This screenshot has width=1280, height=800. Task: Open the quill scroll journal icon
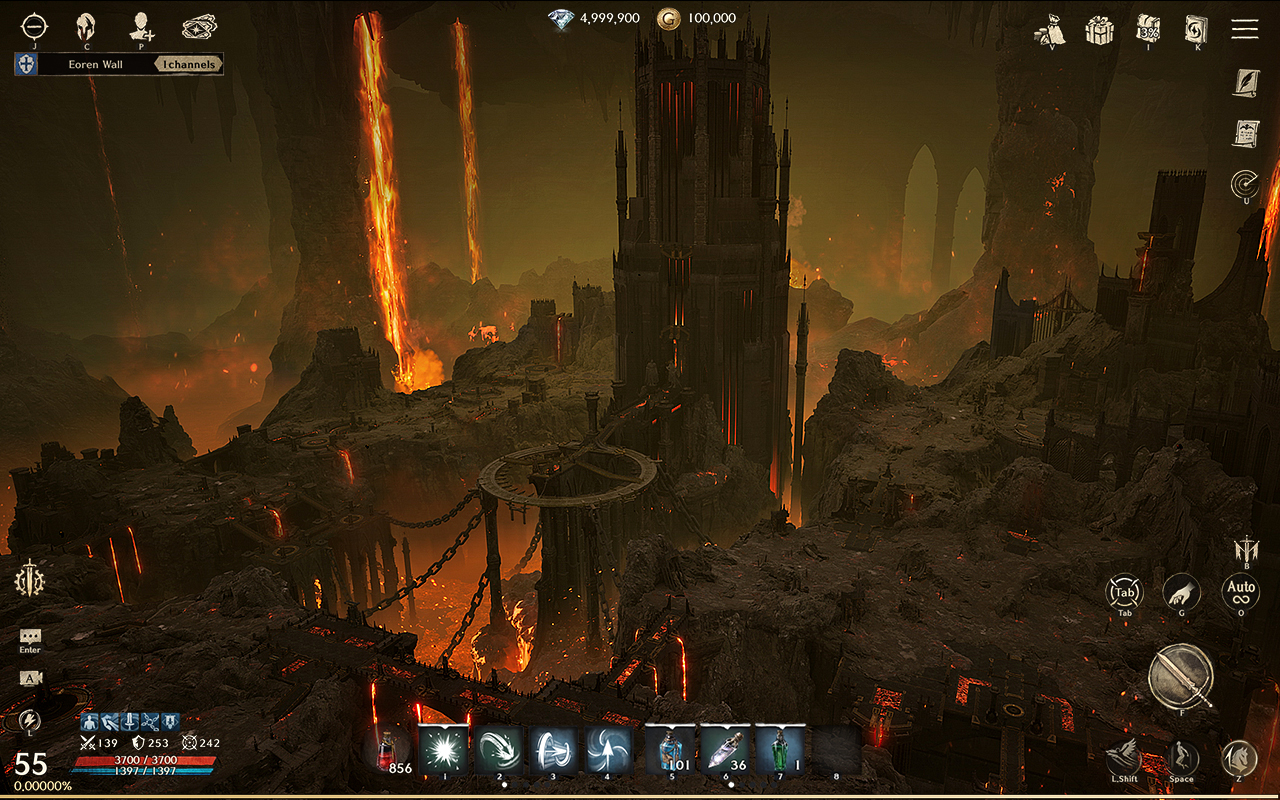click(1245, 82)
